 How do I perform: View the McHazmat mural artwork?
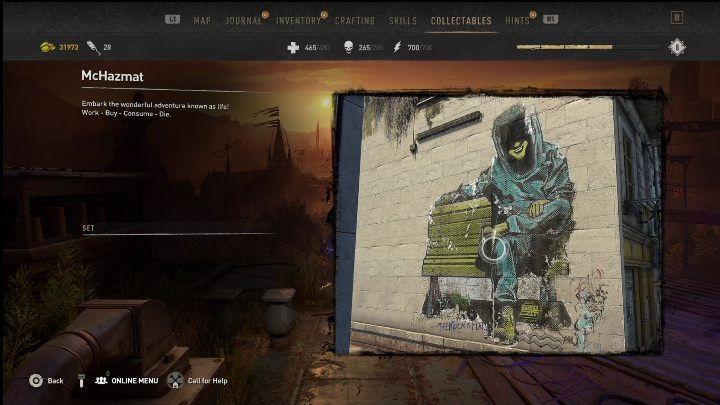pos(497,222)
